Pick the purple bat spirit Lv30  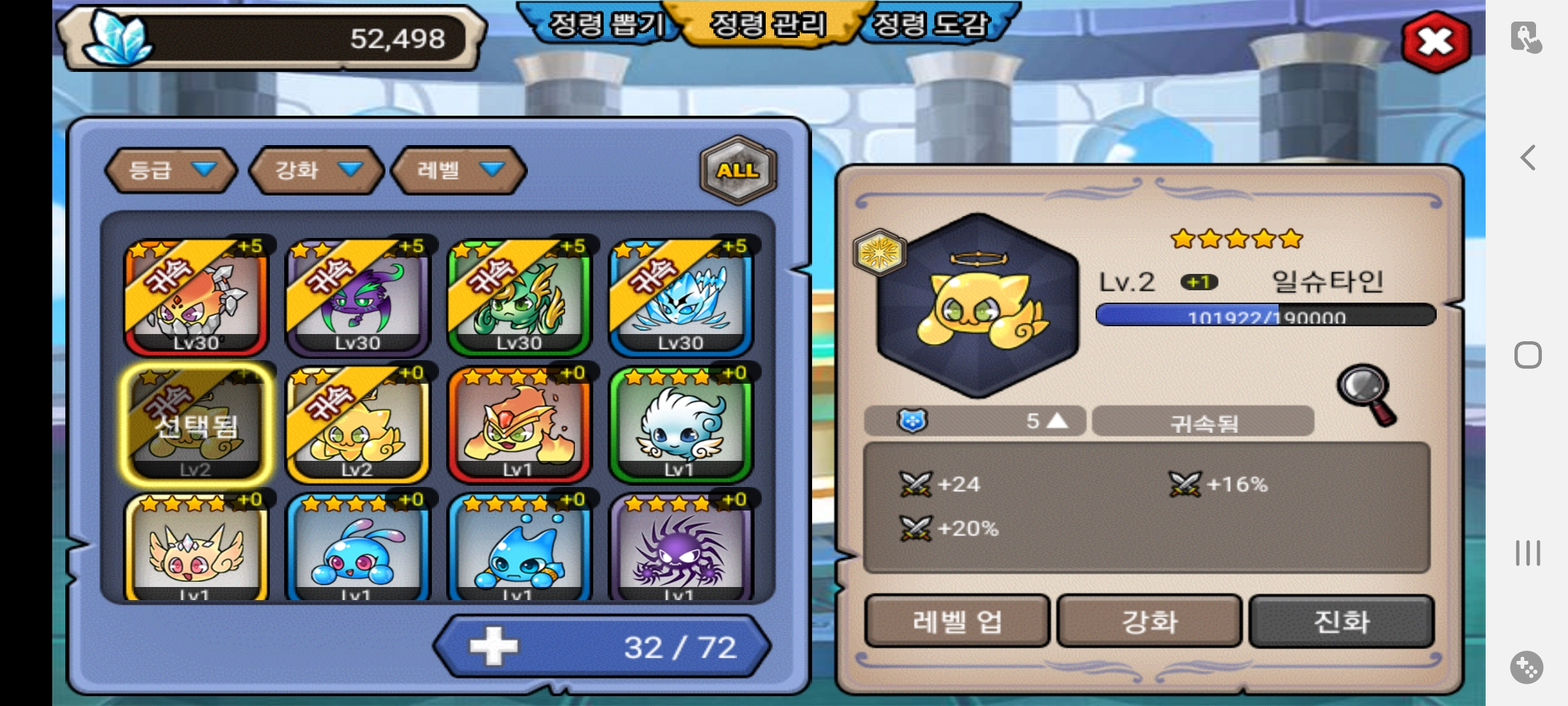click(x=358, y=297)
